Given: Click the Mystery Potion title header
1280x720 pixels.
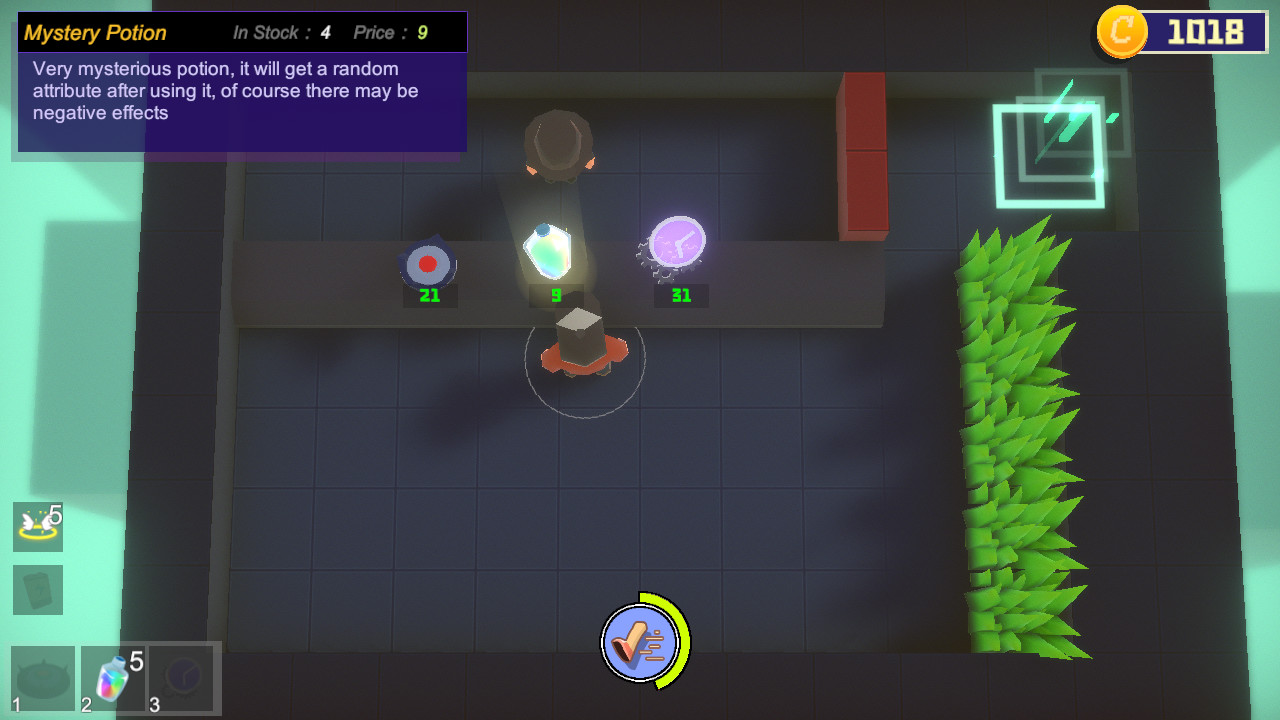Looking at the screenshot, I should [95, 32].
